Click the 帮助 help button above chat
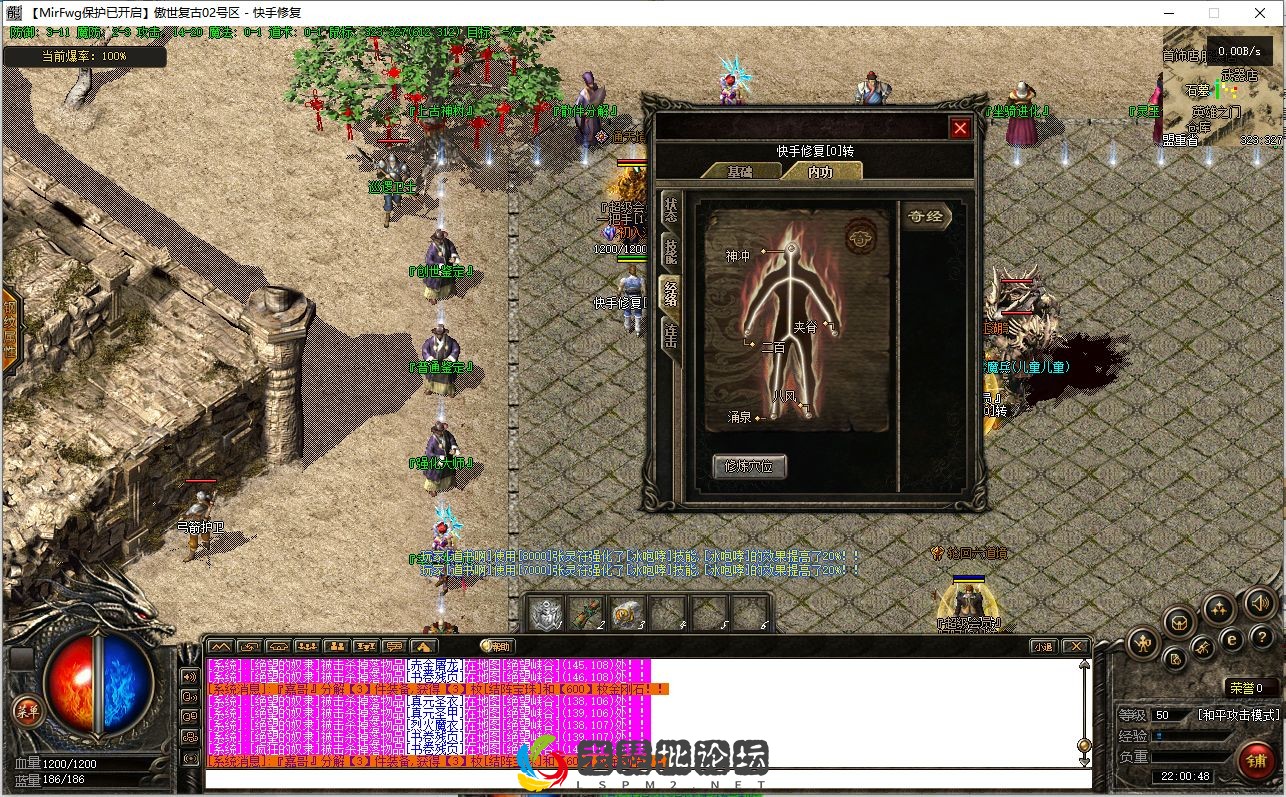The image size is (1286, 797). pyautogui.click(x=497, y=646)
